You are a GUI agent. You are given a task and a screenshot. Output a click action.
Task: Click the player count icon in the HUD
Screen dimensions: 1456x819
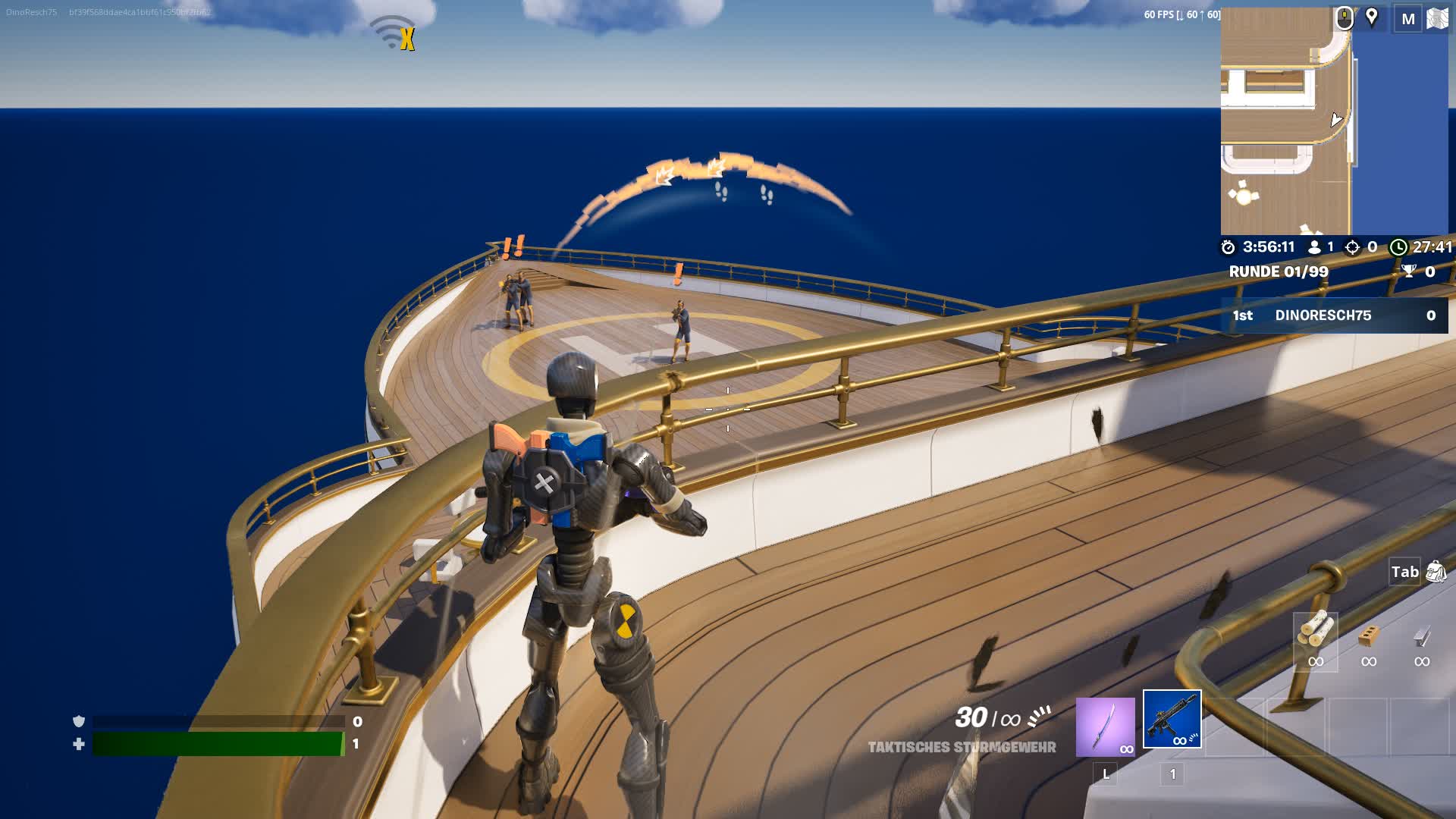pos(1316,246)
